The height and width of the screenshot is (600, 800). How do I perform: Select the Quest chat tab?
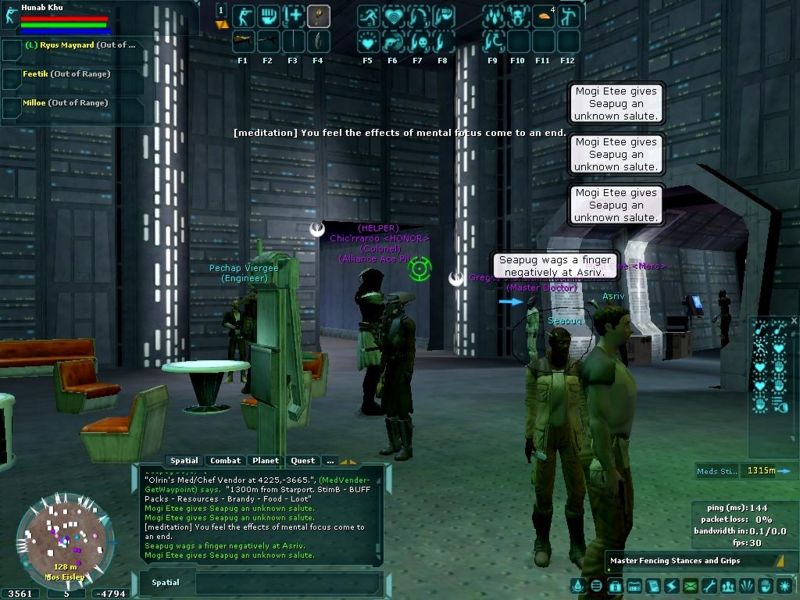tap(303, 461)
